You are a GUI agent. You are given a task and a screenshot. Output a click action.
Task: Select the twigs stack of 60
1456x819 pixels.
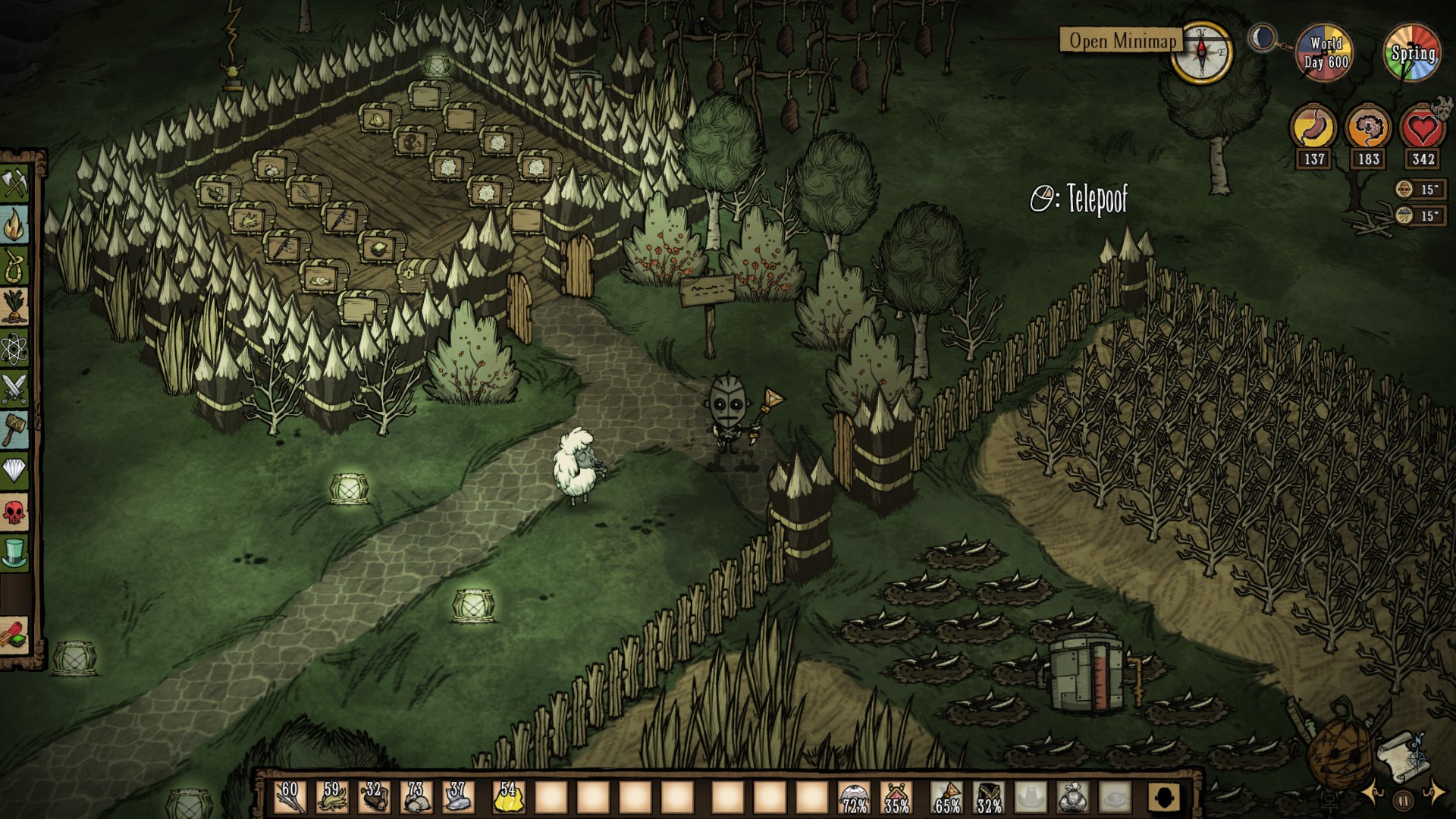click(x=290, y=797)
